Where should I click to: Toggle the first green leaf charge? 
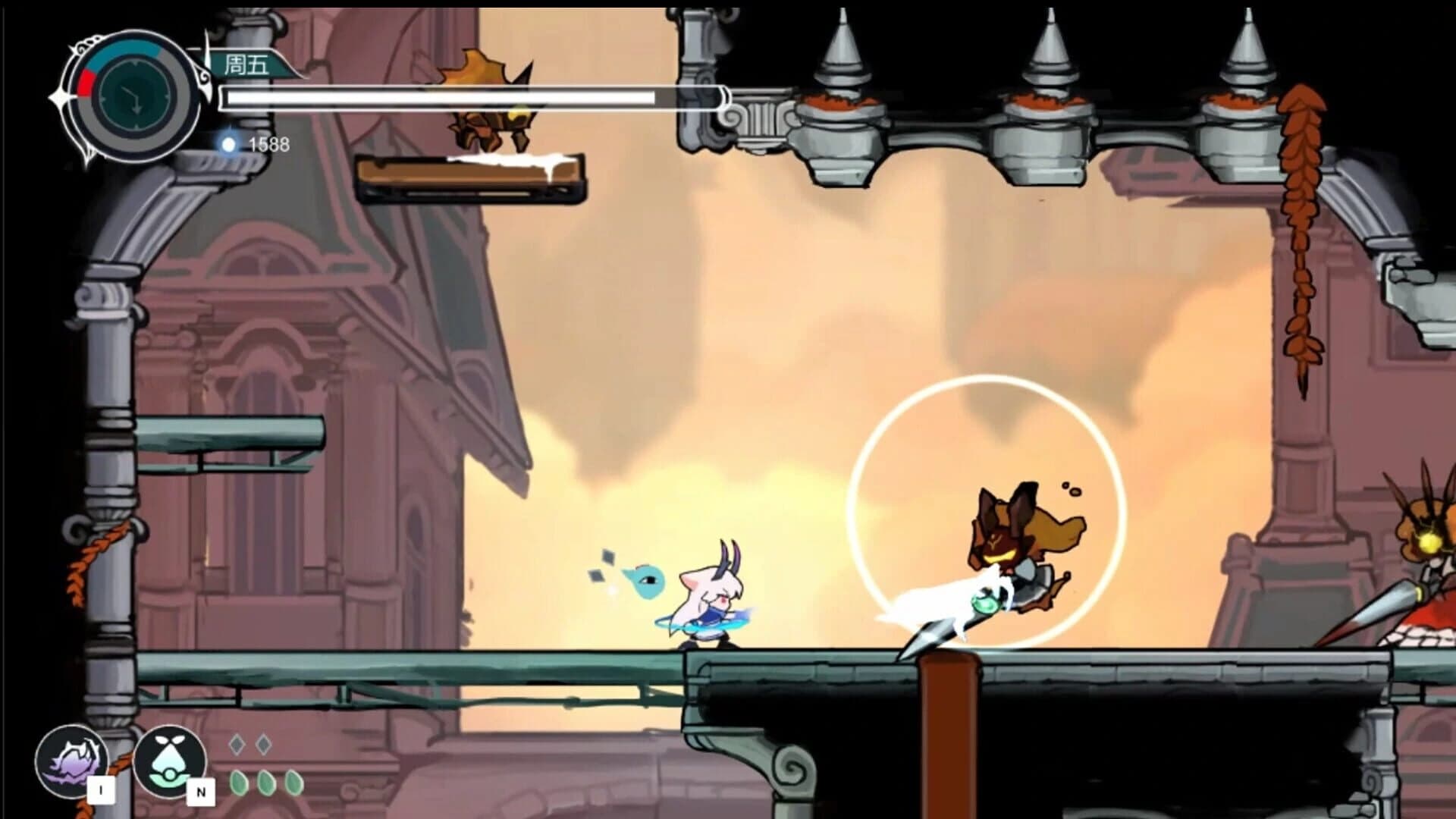point(239,782)
